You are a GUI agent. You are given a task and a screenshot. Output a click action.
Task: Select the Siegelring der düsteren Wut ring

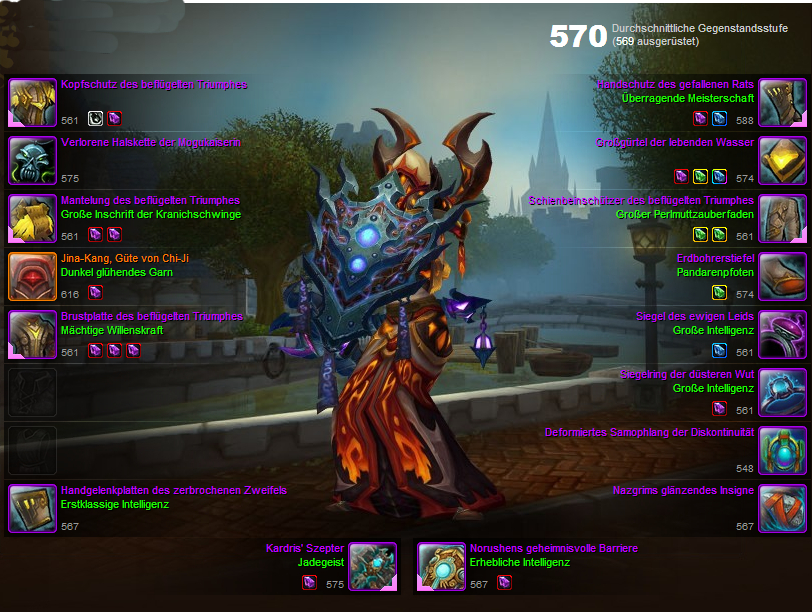[783, 392]
